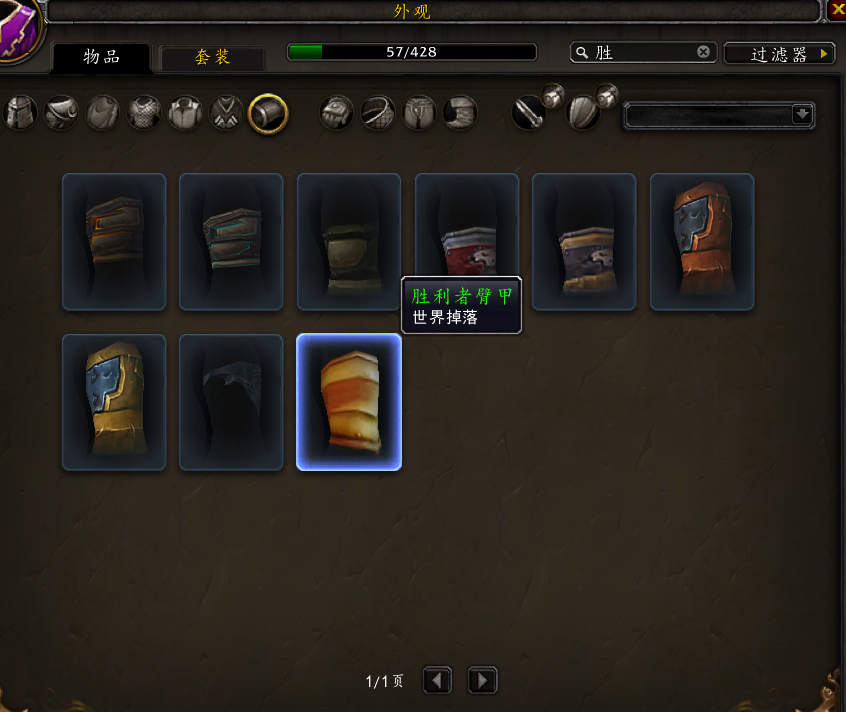Choose the main-hand weapon slot icon
This screenshot has height=712, width=846.
[529, 113]
